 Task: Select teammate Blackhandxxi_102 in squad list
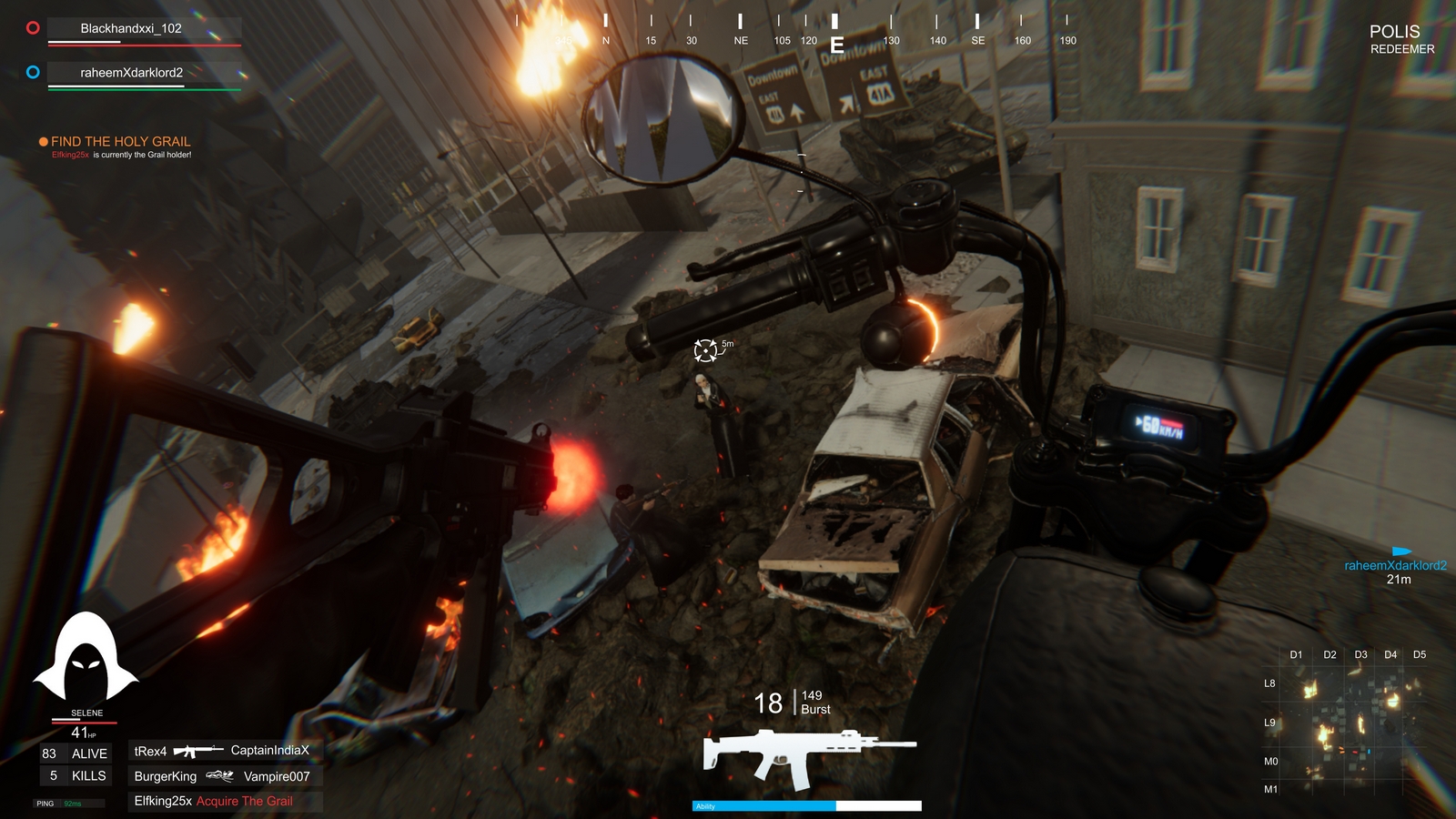(131, 28)
